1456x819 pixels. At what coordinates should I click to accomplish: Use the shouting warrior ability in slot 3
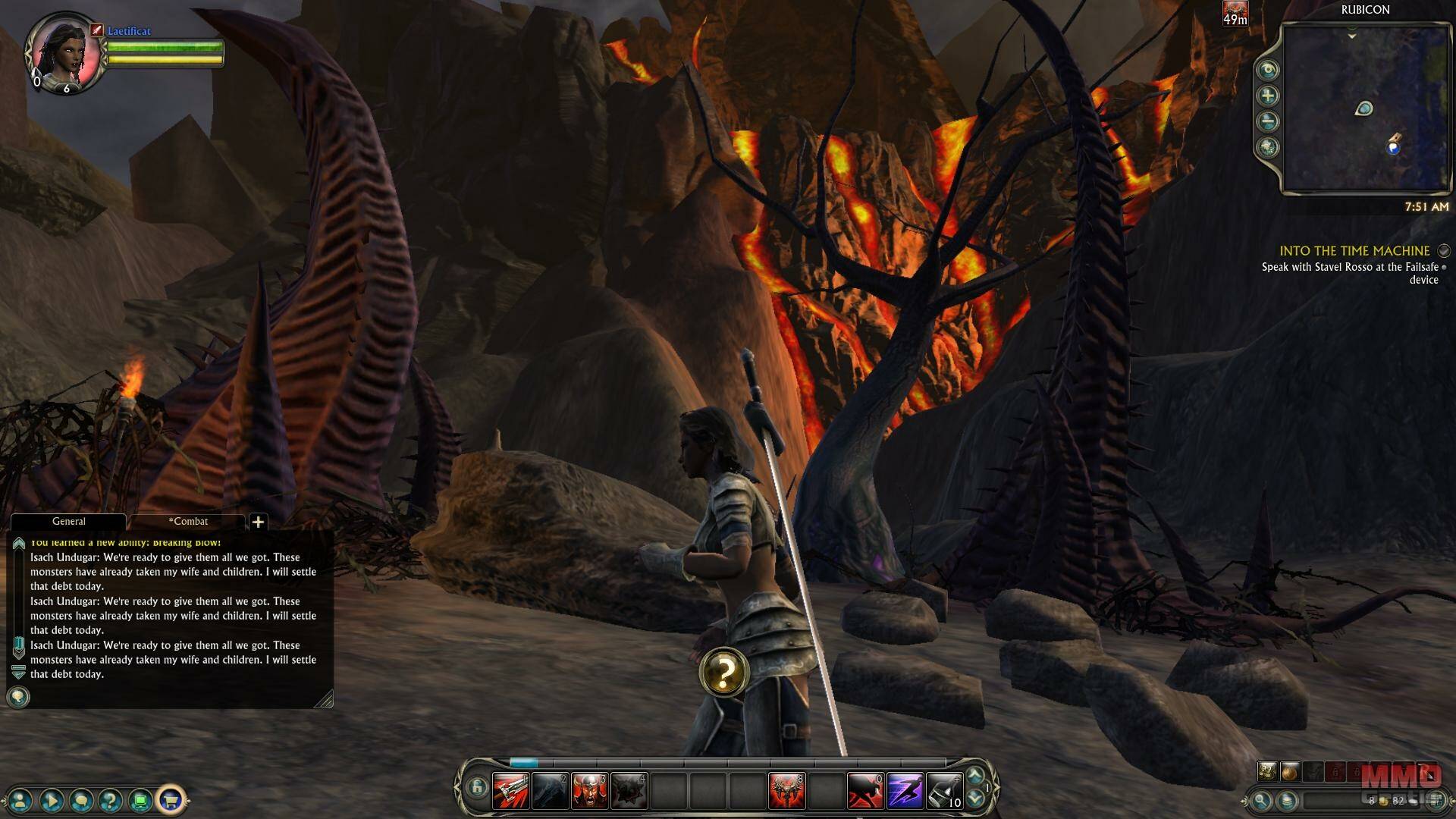click(x=589, y=791)
